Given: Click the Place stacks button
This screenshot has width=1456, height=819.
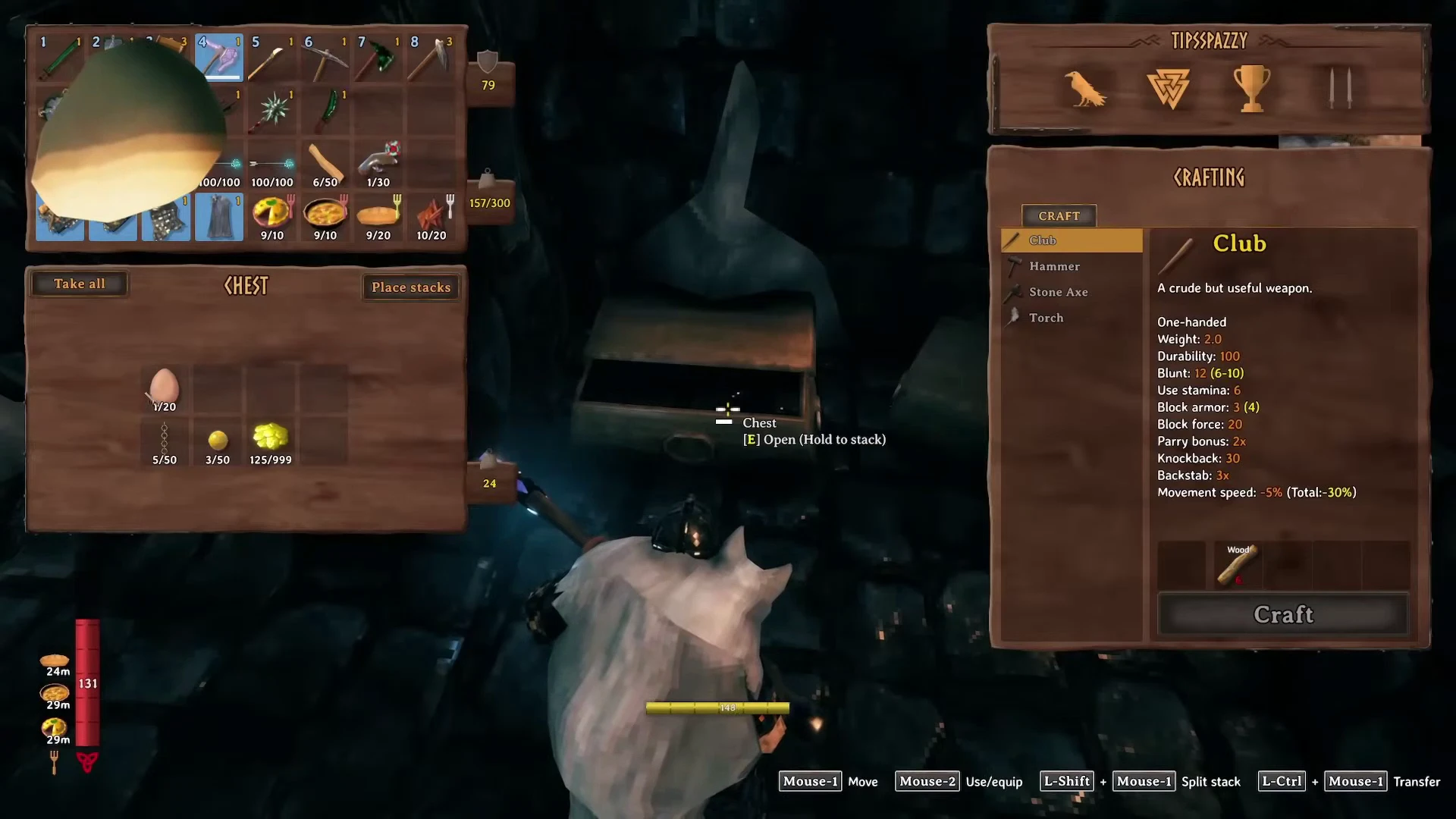Looking at the screenshot, I should (x=411, y=287).
